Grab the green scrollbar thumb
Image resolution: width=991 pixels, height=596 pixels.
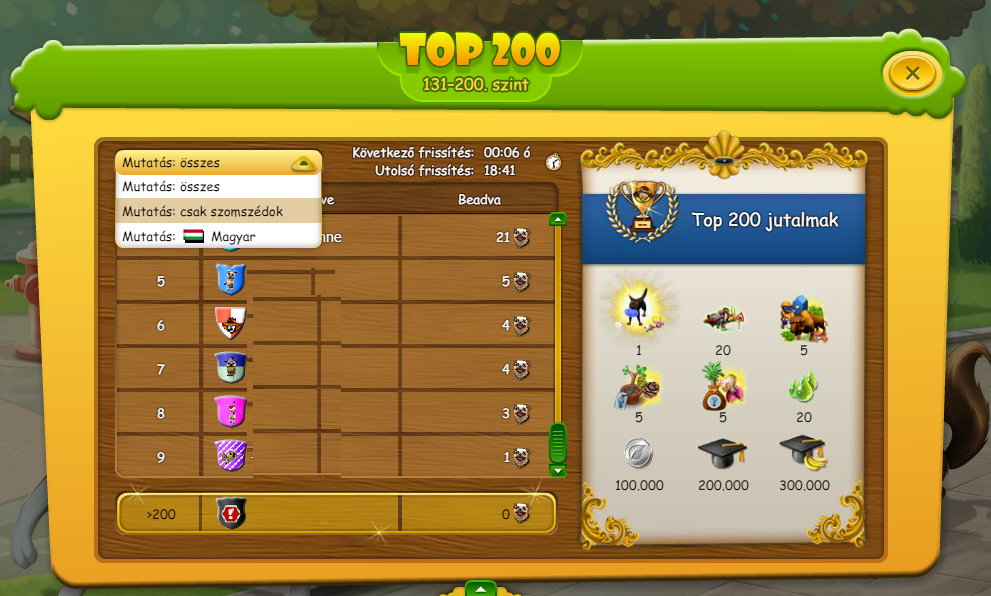[x=558, y=442]
